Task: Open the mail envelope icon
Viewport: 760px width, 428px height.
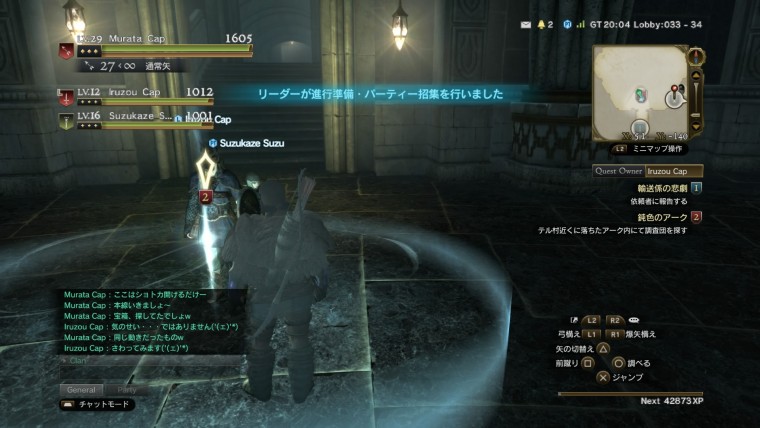Action: click(x=526, y=23)
